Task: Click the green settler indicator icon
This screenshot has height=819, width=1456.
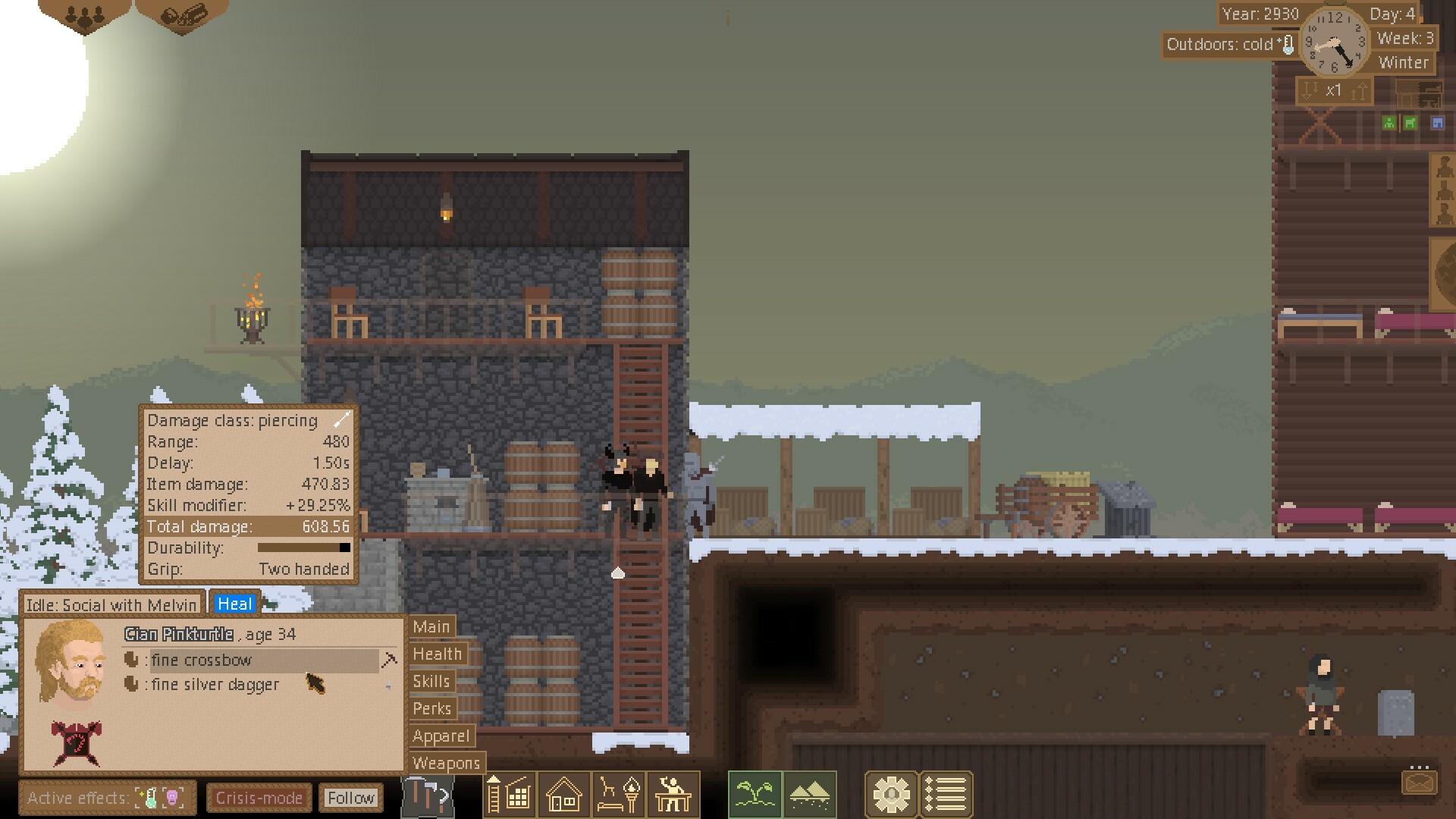Action: pyautogui.click(x=1389, y=122)
